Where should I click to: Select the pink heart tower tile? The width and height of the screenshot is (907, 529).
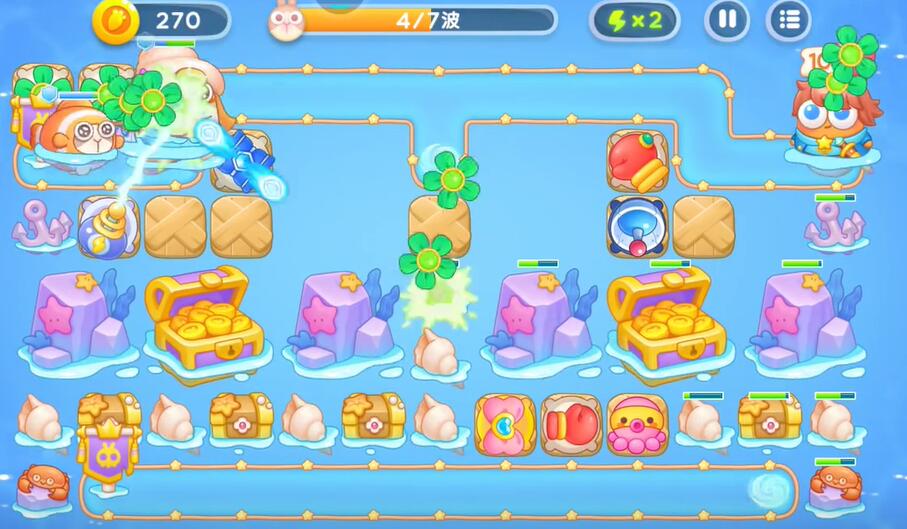[x=505, y=425]
